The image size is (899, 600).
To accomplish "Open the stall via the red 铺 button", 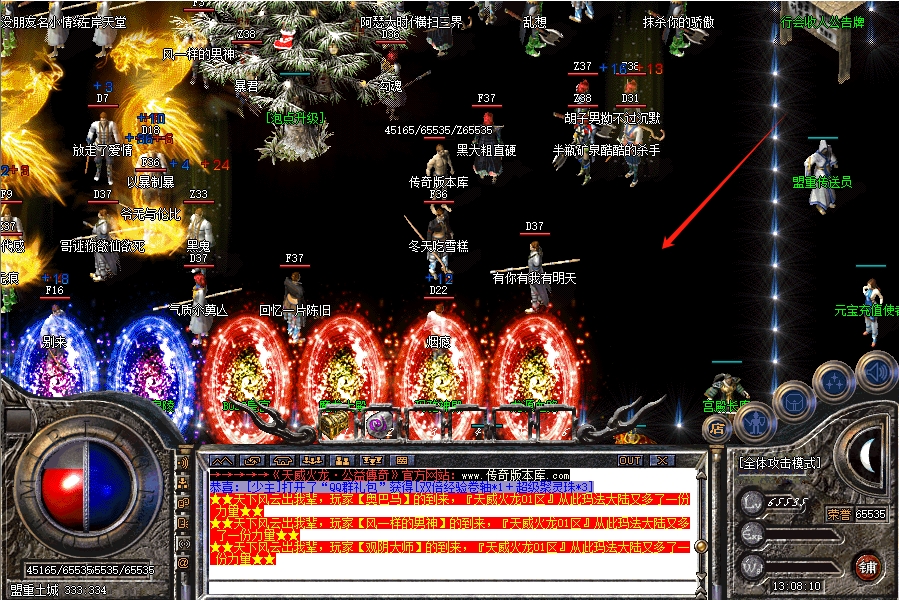I will (x=869, y=565).
